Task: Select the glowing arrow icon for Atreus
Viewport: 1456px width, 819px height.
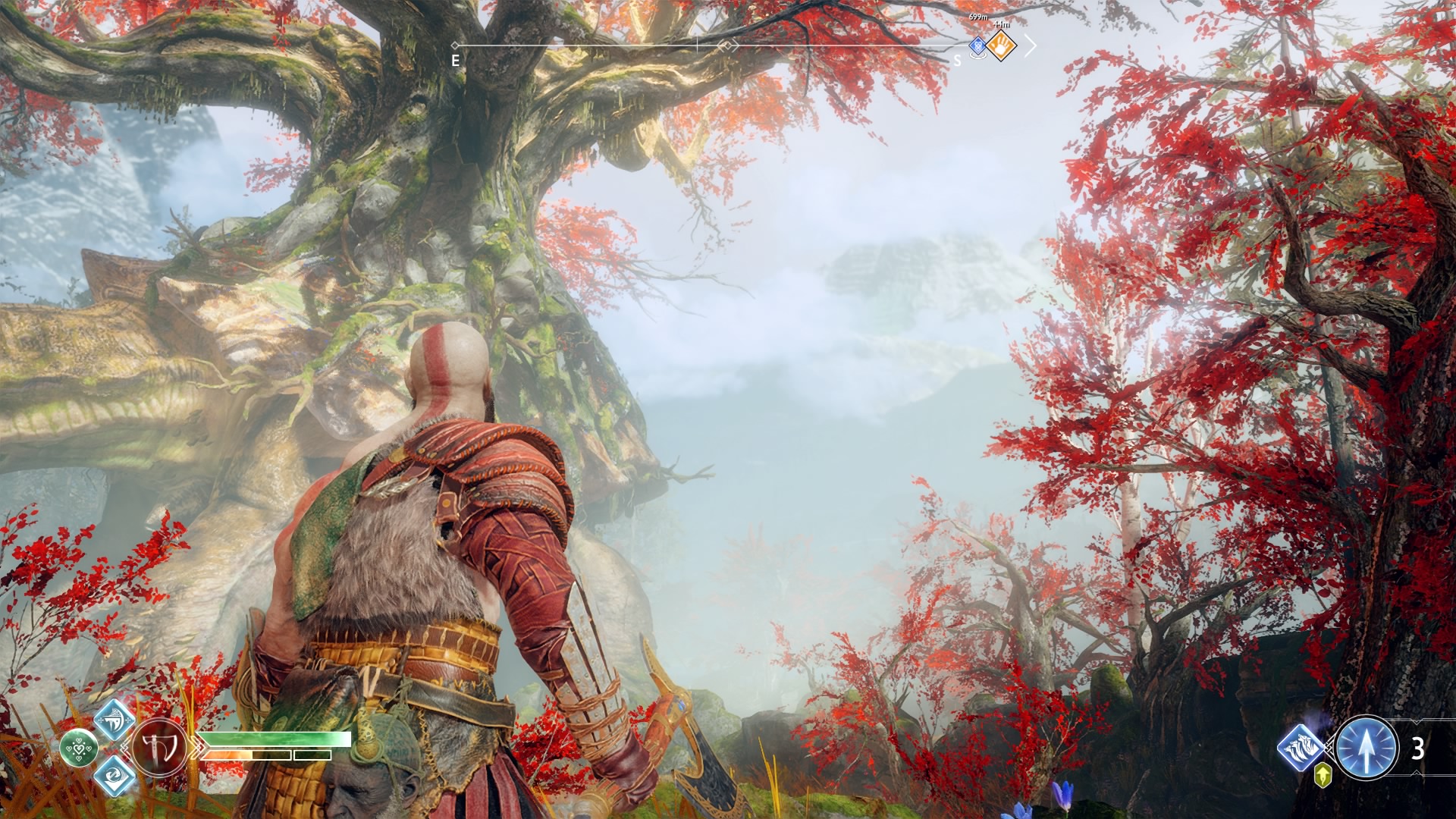Action: tap(1366, 748)
